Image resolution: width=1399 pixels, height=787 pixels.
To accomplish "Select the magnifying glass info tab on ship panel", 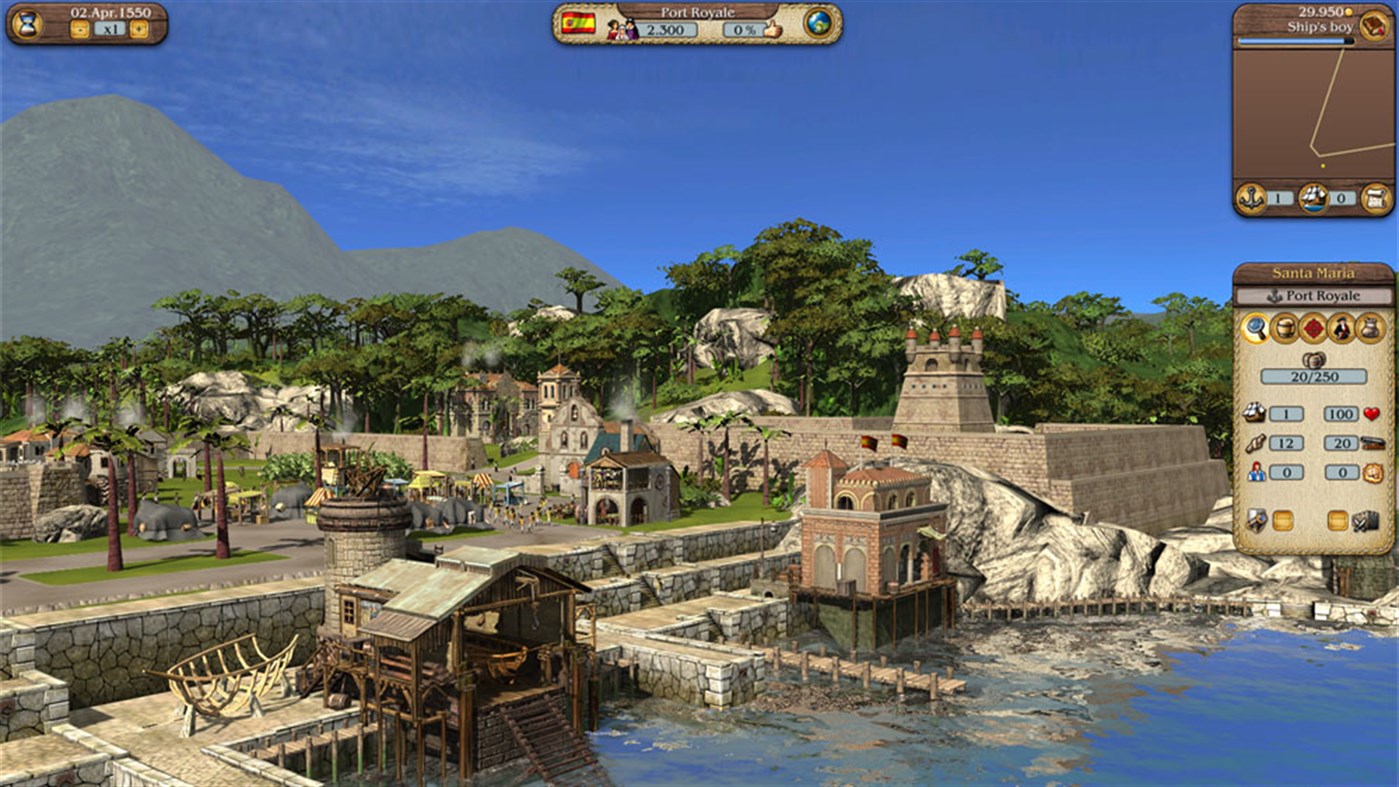I will coord(1256,329).
